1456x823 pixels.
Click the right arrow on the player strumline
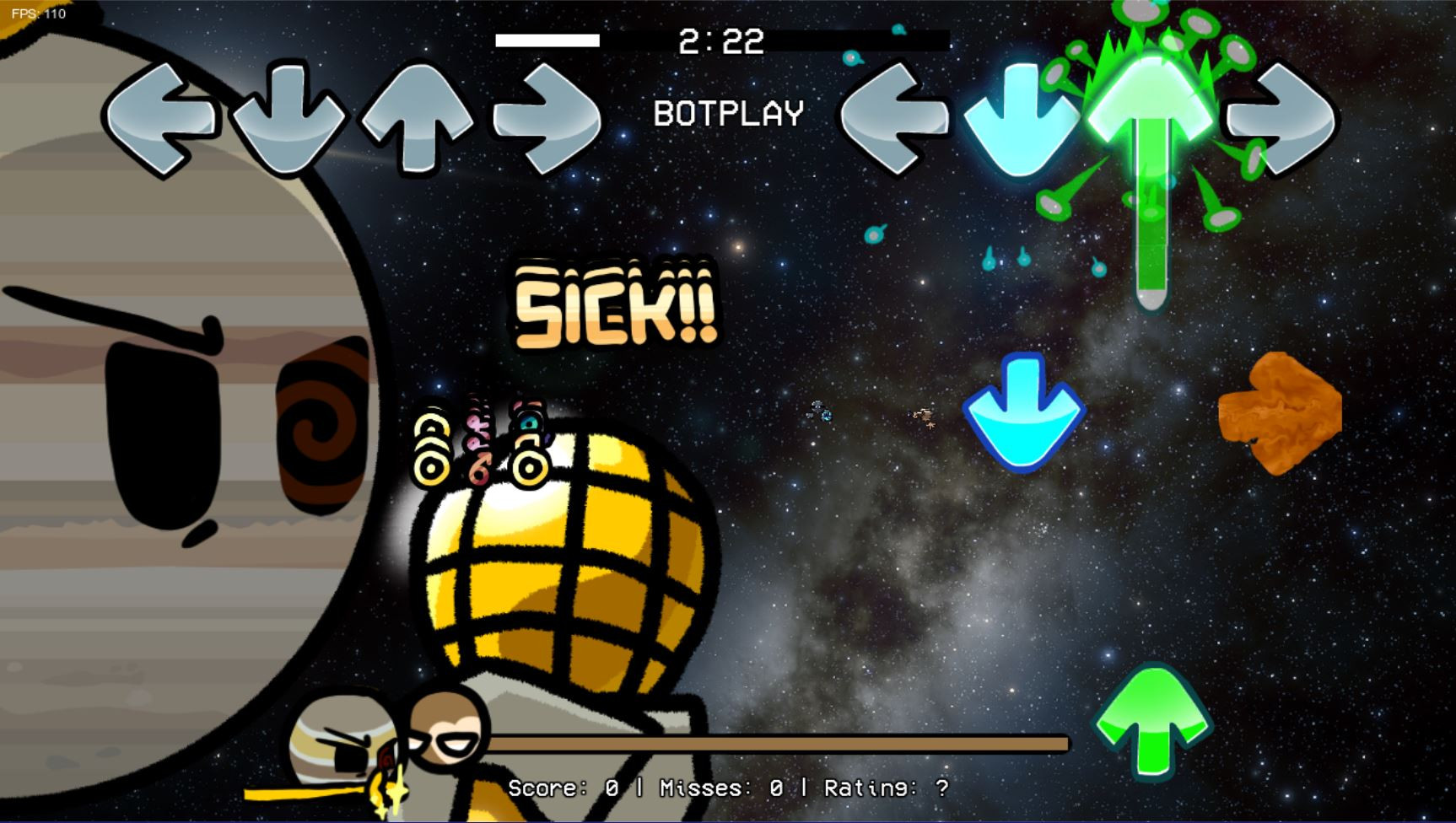1282,116
